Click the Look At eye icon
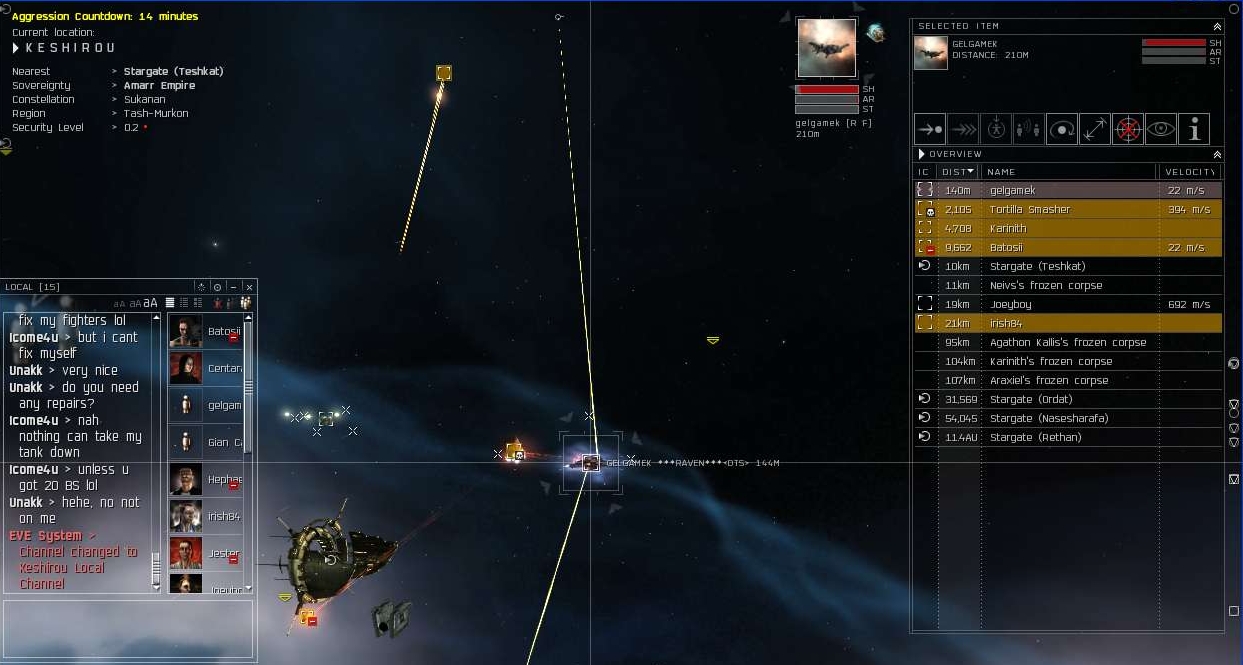 click(1160, 129)
